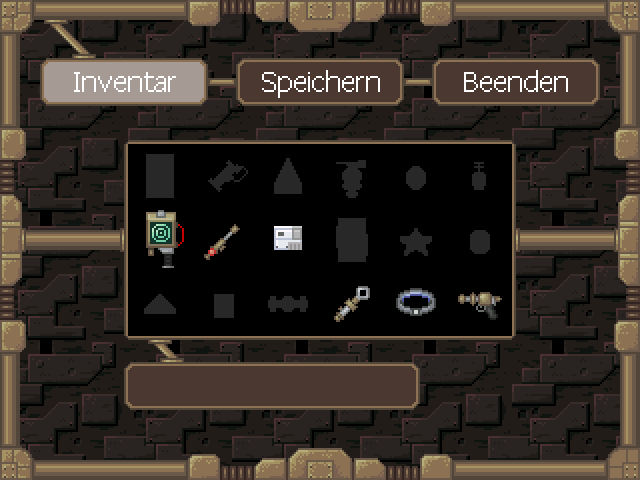Viewport: 640px width, 480px height.
Task: Select the Speichern menu button
Action: tap(320, 82)
